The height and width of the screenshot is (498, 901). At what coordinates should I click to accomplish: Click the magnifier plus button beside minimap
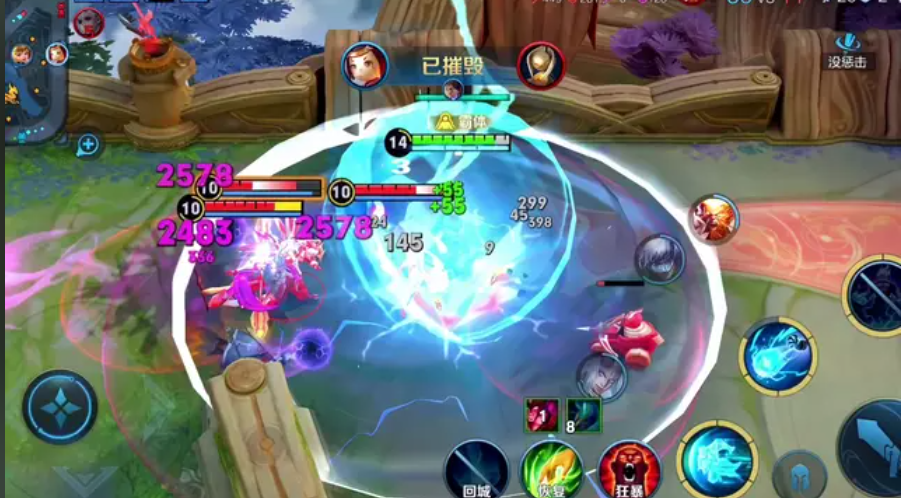pyautogui.click(x=88, y=145)
